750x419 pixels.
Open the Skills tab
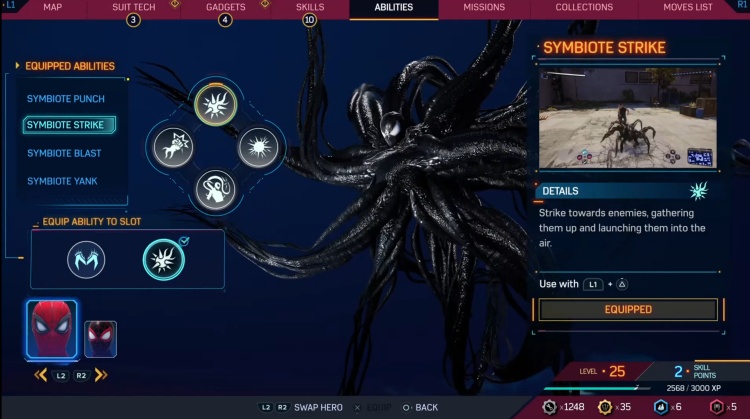point(310,8)
